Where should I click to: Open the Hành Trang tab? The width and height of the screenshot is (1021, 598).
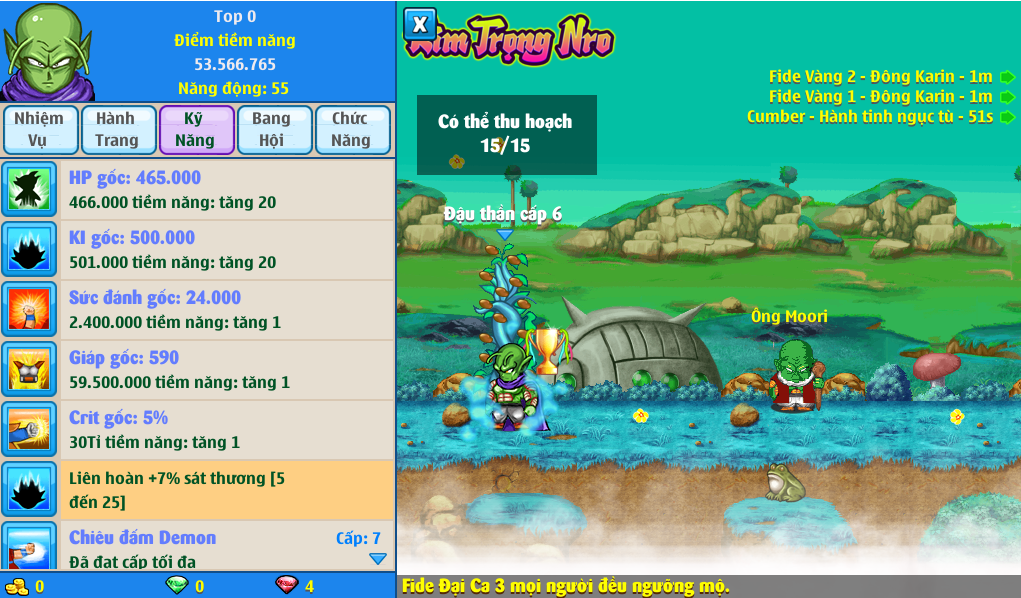(117, 130)
